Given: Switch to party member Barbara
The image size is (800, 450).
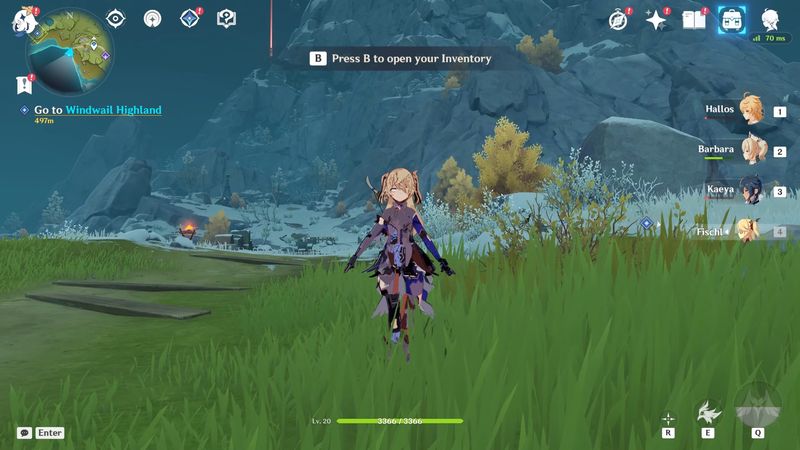Looking at the screenshot, I should pyautogui.click(x=748, y=151).
